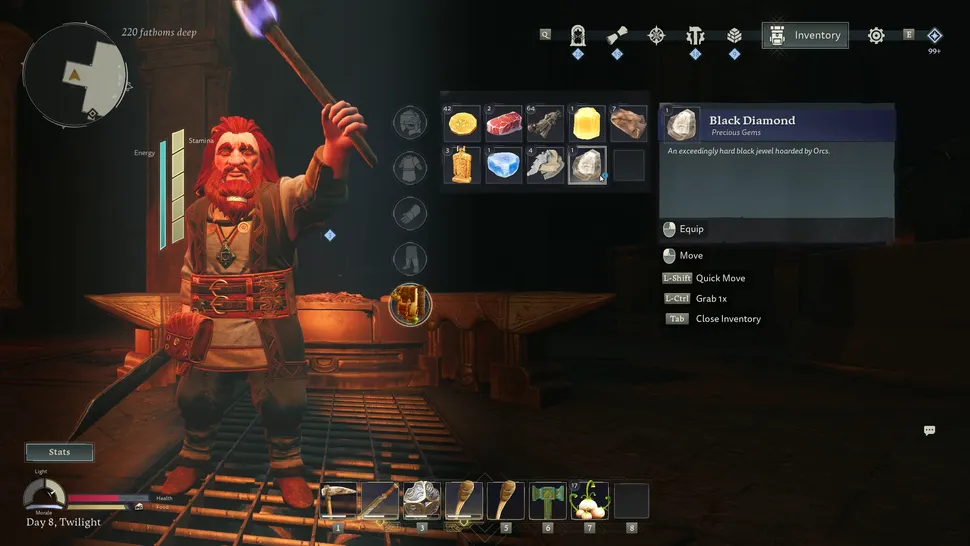Screen dimensions: 970x546
Task: Open the gloves equipment slot
Action: click(410, 214)
